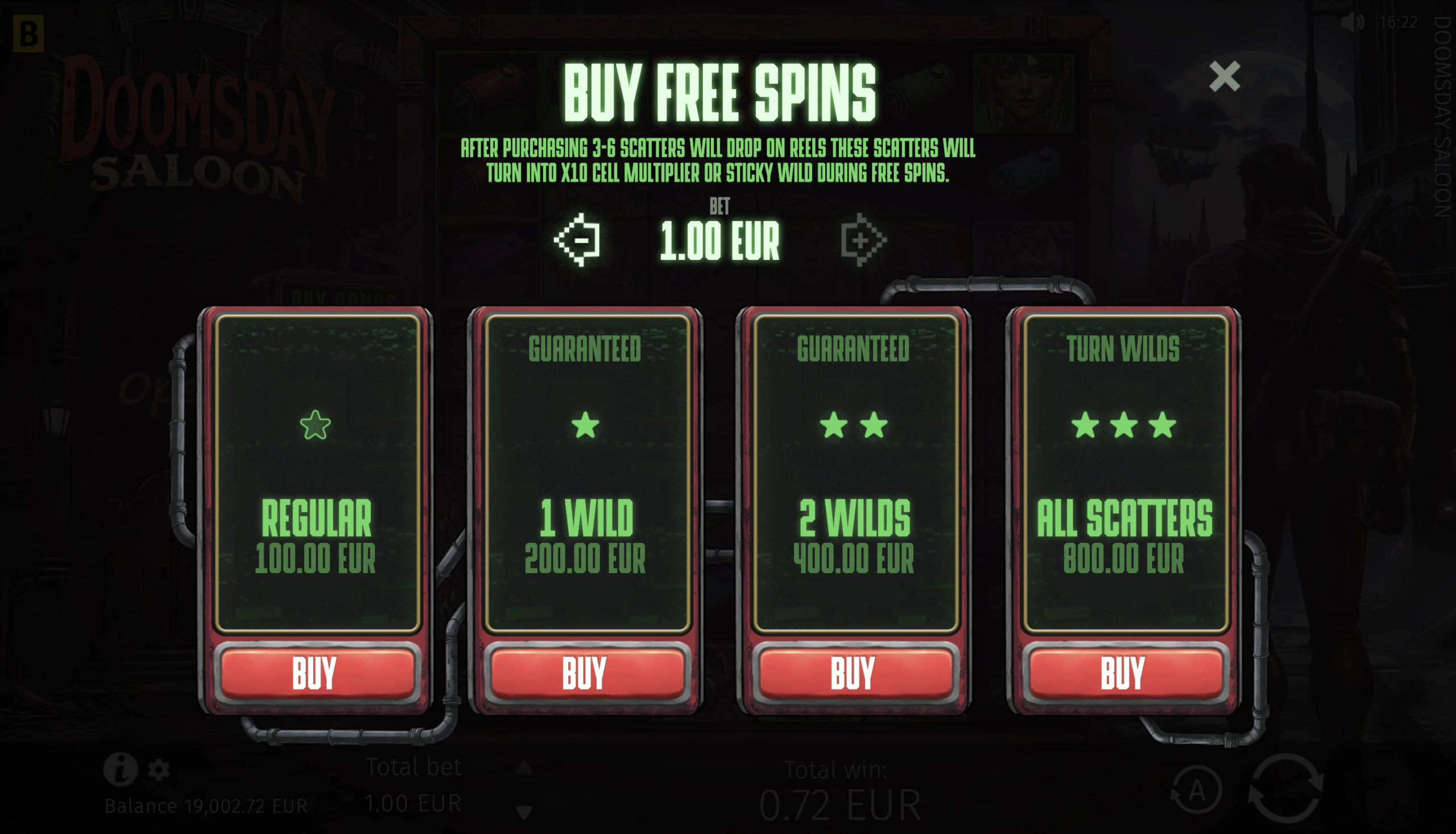Activate the autoplay button

(1196, 790)
